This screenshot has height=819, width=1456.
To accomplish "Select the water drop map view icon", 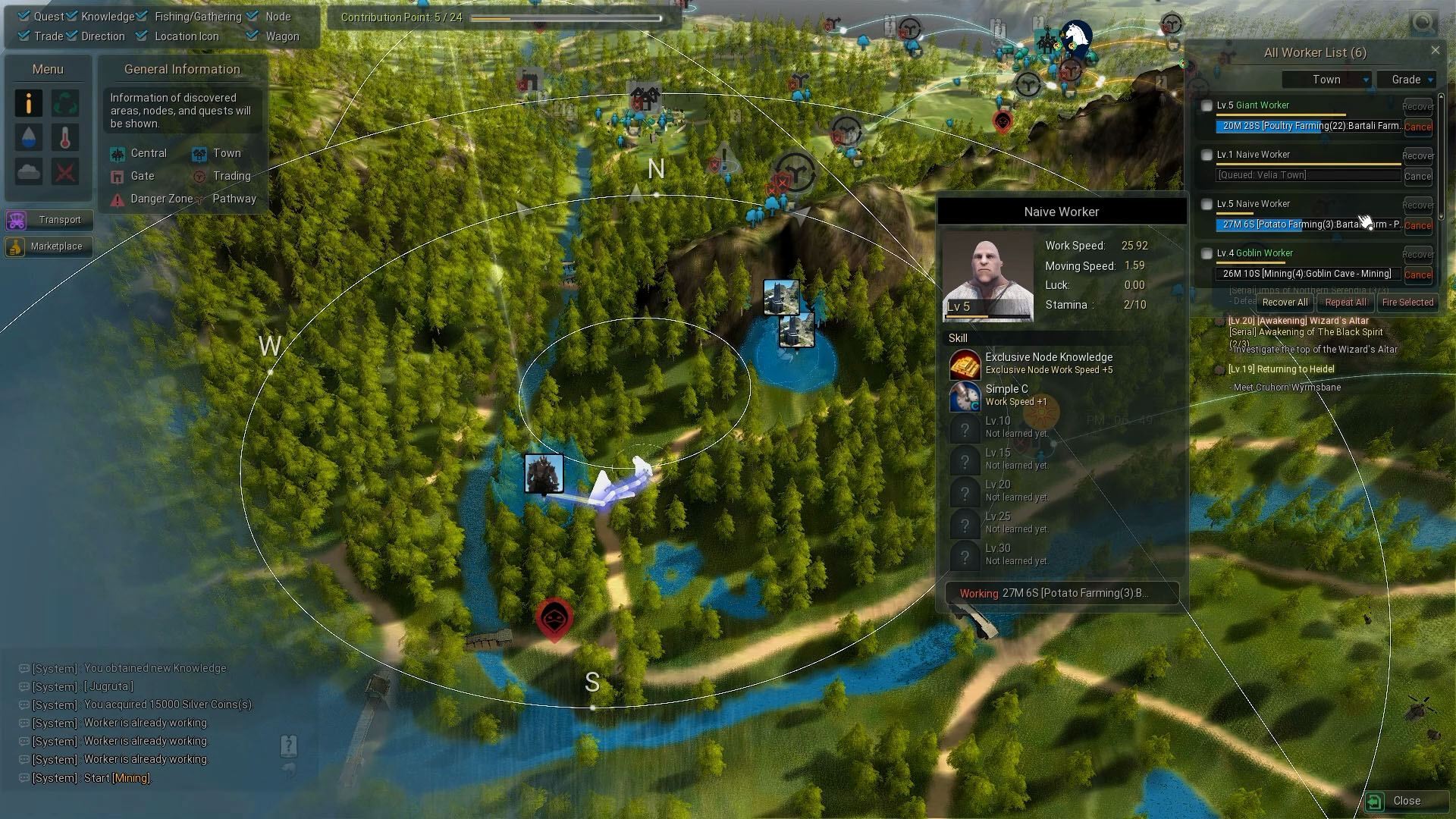I will click(29, 137).
